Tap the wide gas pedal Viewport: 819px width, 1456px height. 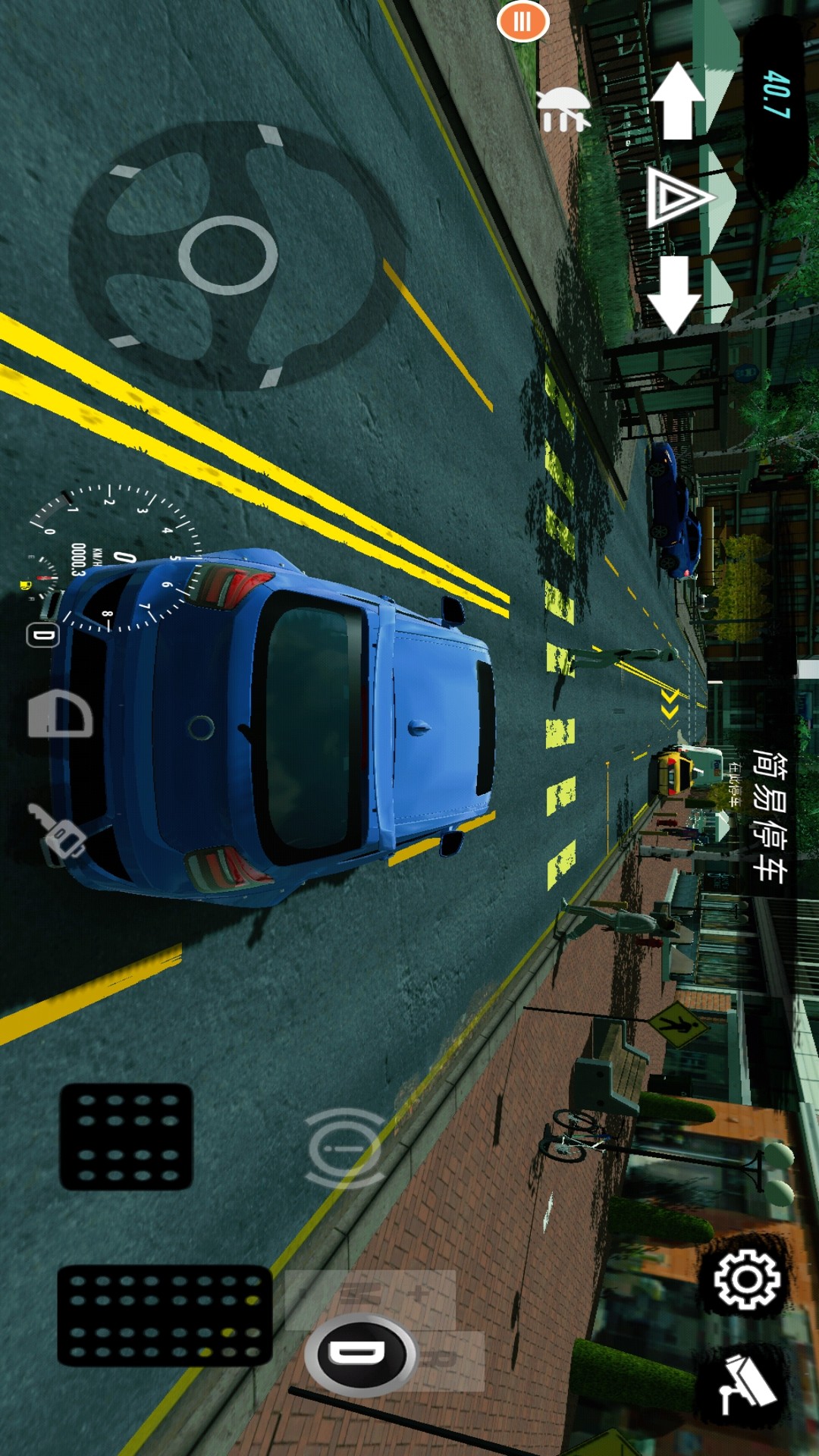pos(165,1316)
